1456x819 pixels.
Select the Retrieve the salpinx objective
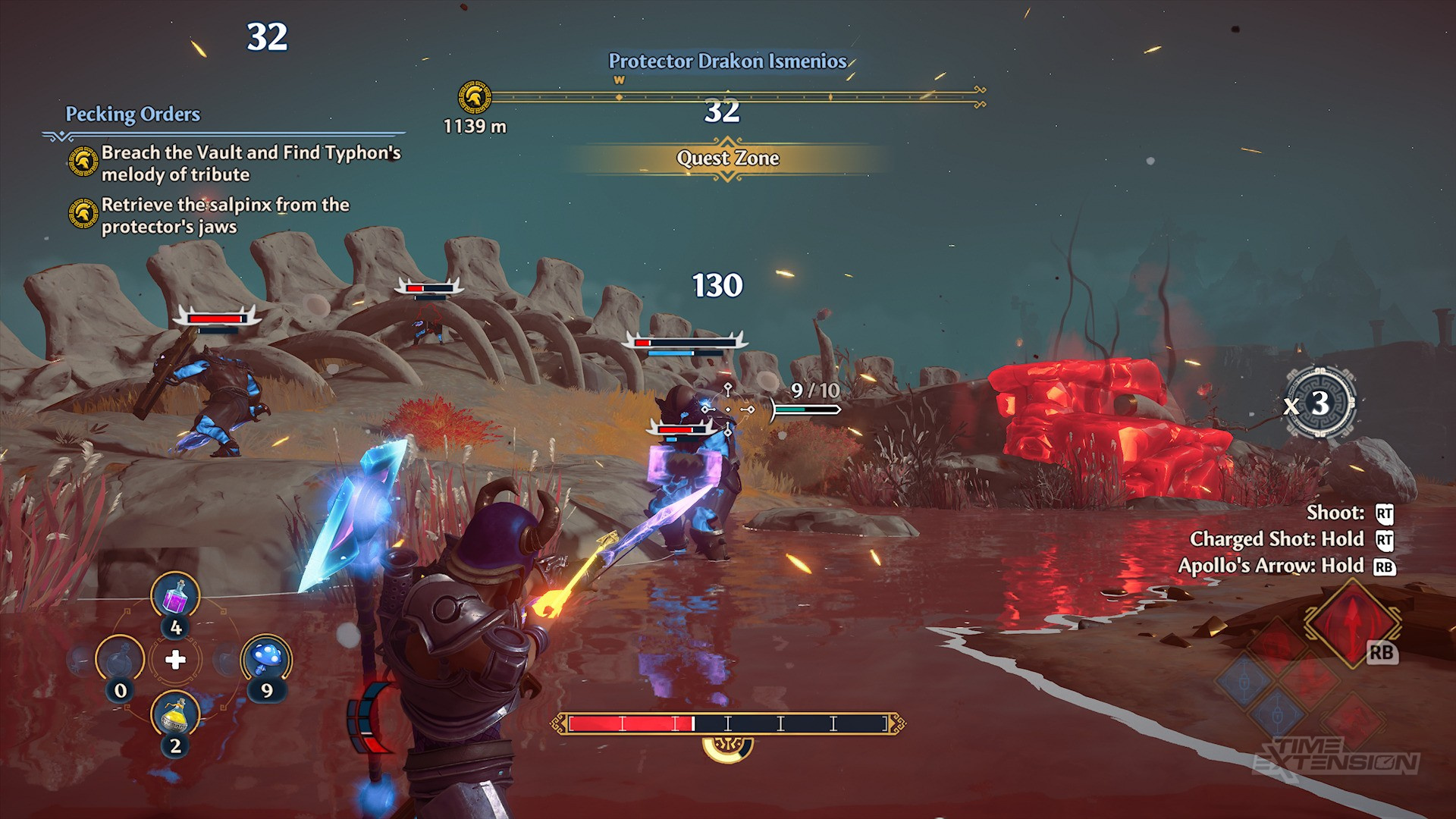pyautogui.click(x=224, y=215)
